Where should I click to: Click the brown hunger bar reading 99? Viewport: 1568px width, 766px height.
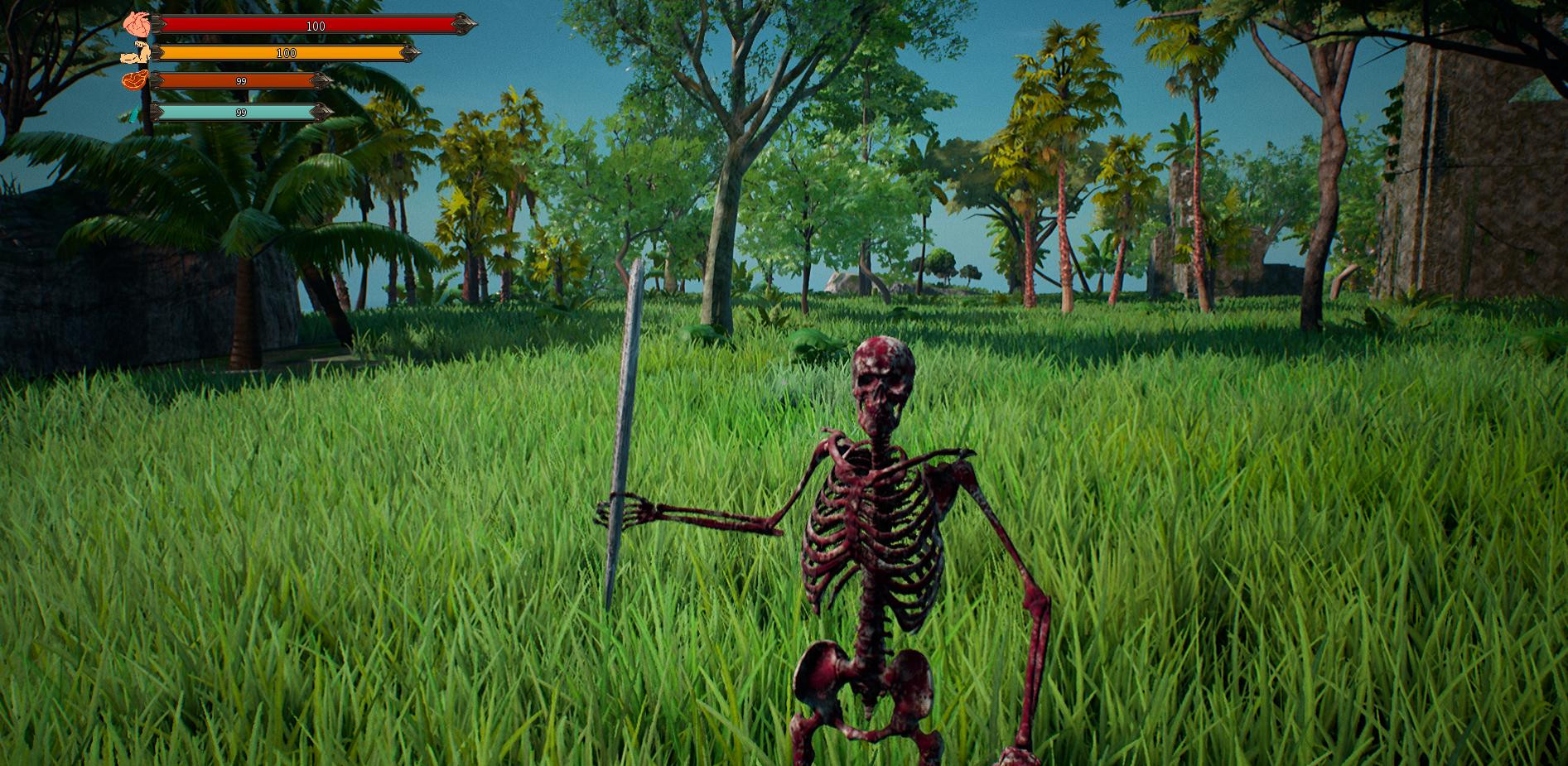pyautogui.click(x=240, y=81)
